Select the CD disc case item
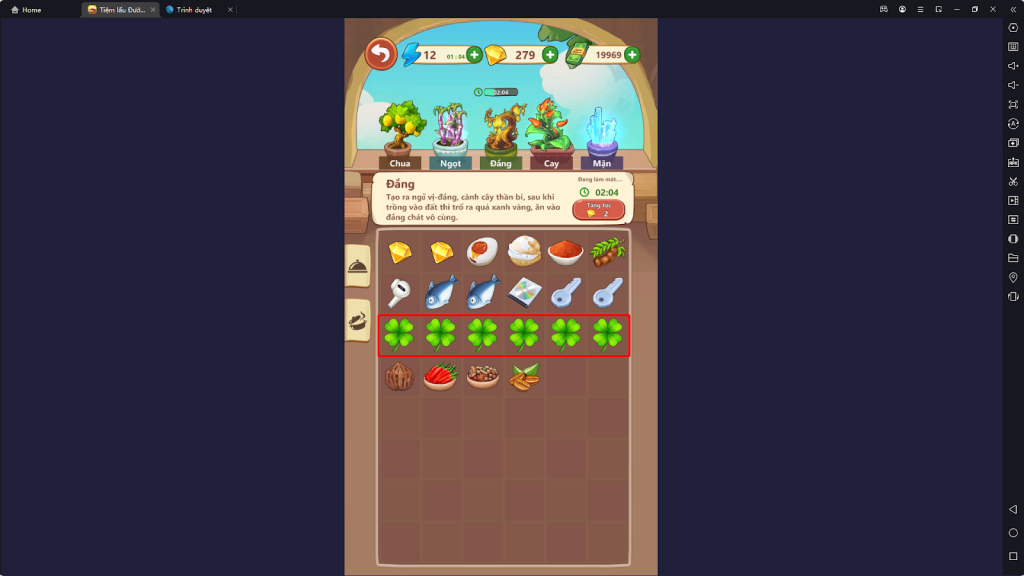The width and height of the screenshot is (1024, 576). click(x=524, y=293)
